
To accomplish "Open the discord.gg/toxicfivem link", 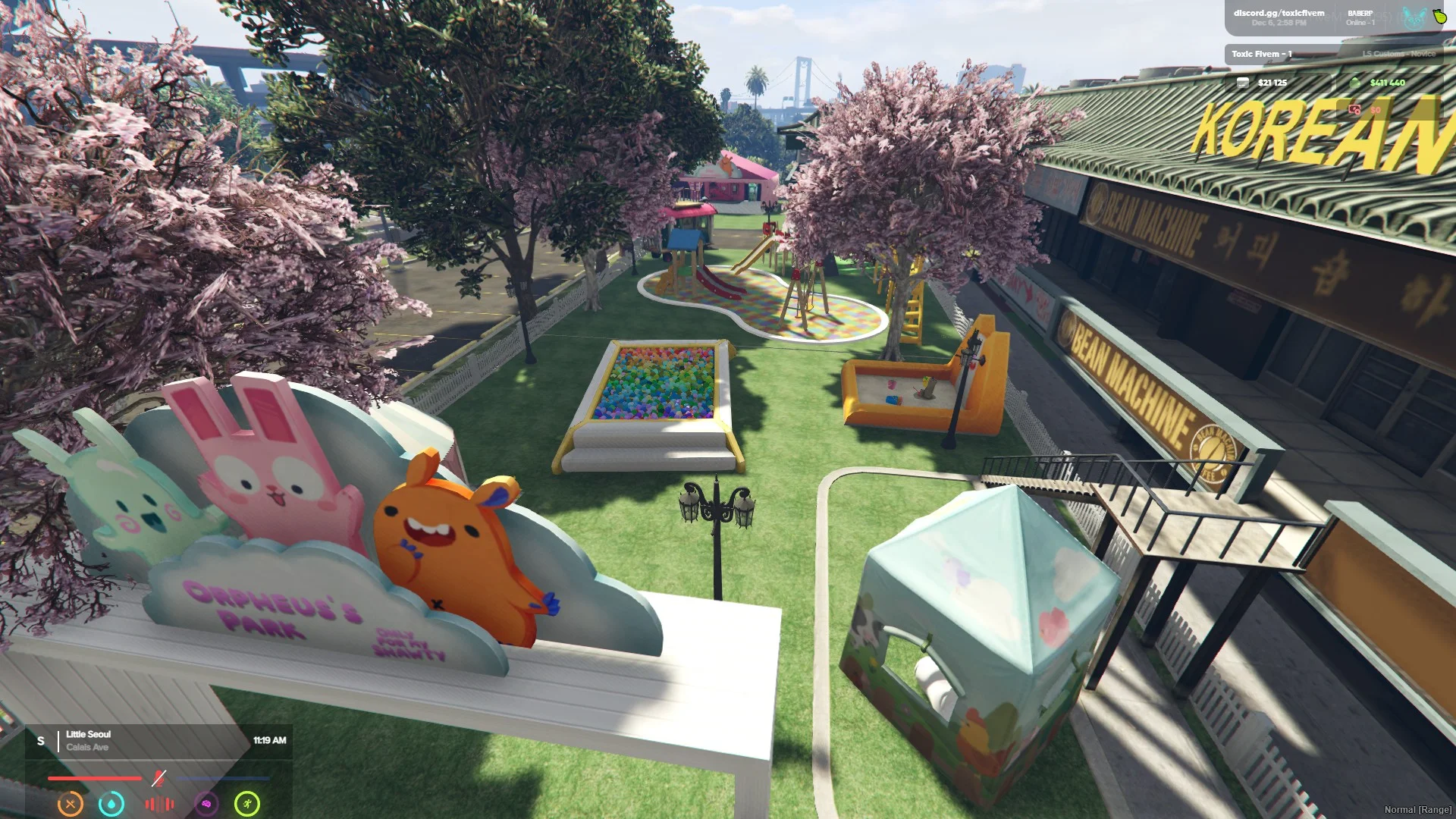I will 1279,13.
